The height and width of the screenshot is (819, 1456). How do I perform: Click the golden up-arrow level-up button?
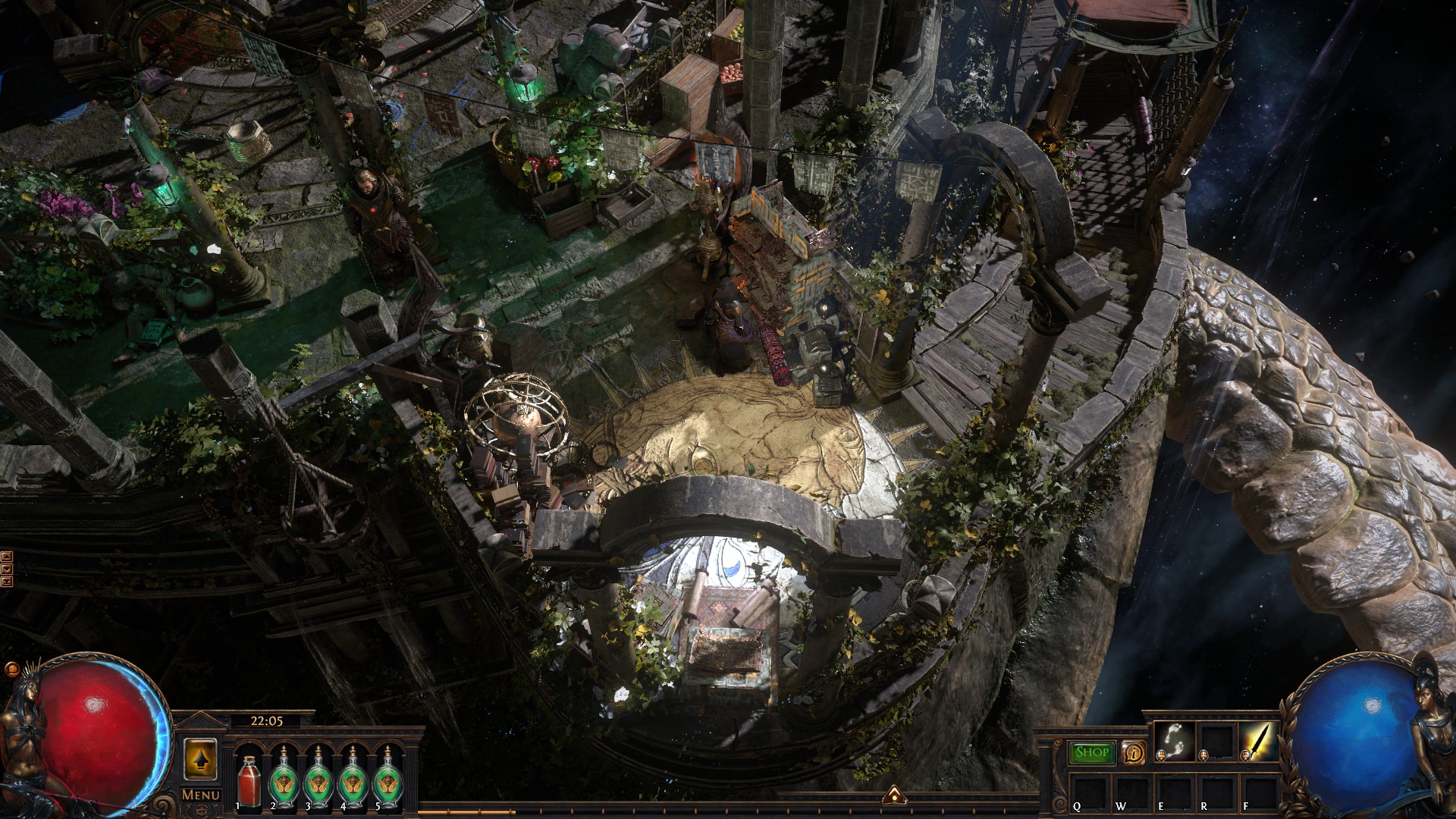point(200,759)
